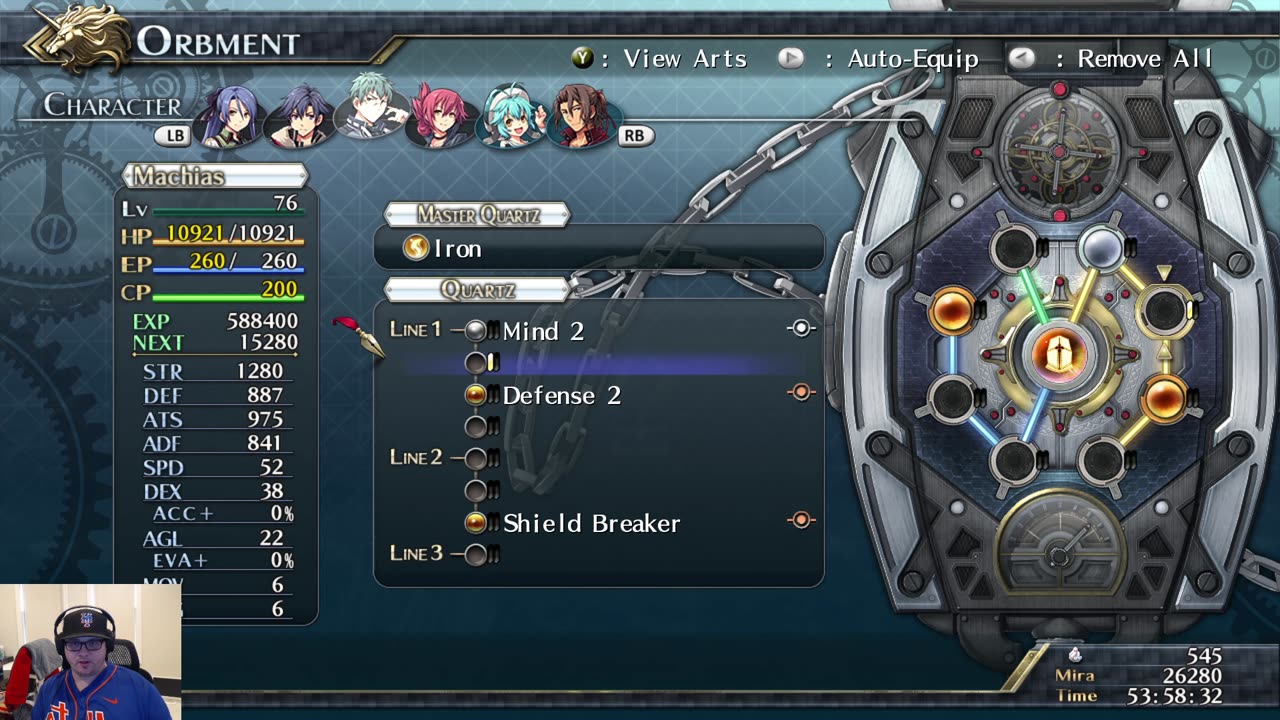Select the green-haired Machias portrait
This screenshot has height=720, width=1280.
[x=372, y=108]
